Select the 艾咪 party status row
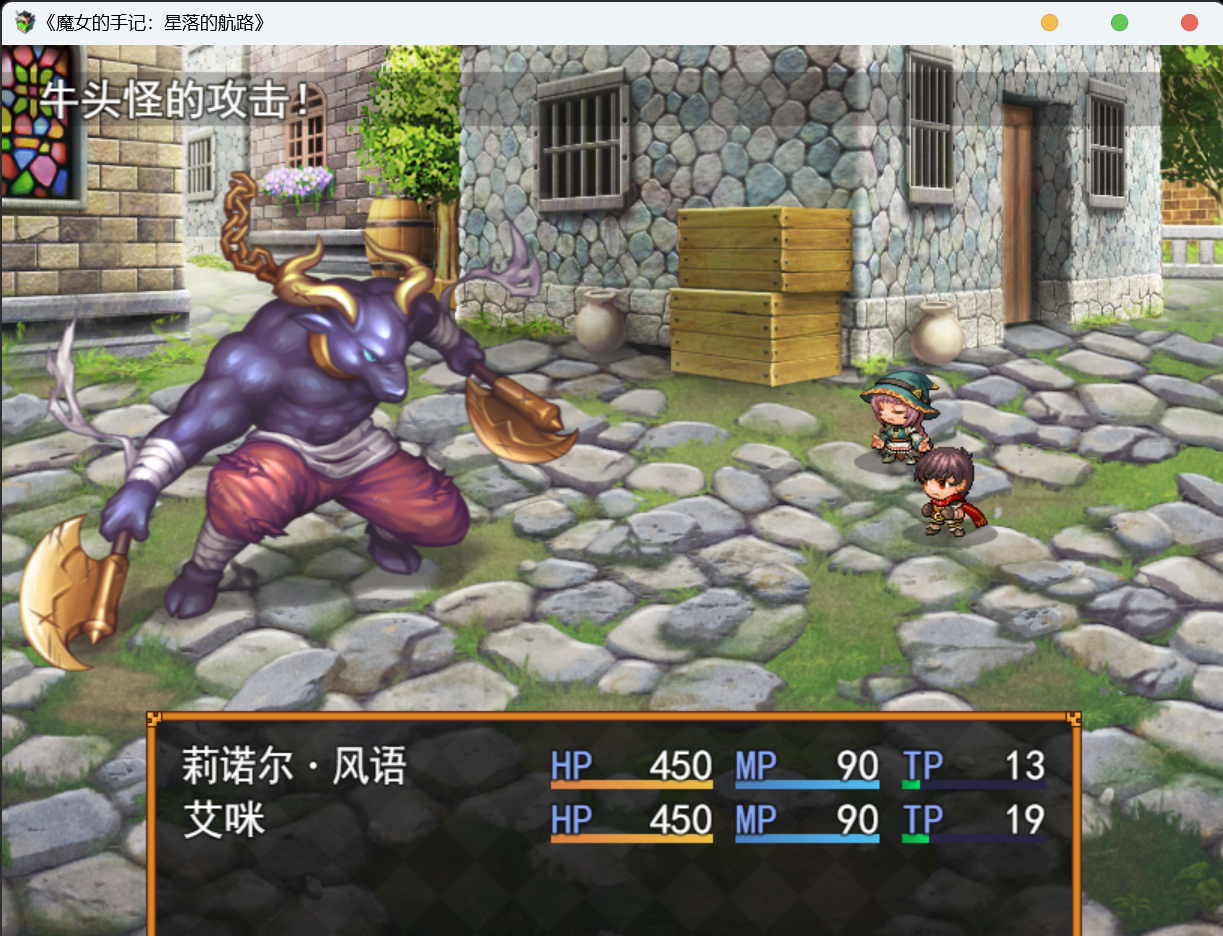1223x936 pixels. tap(612, 820)
